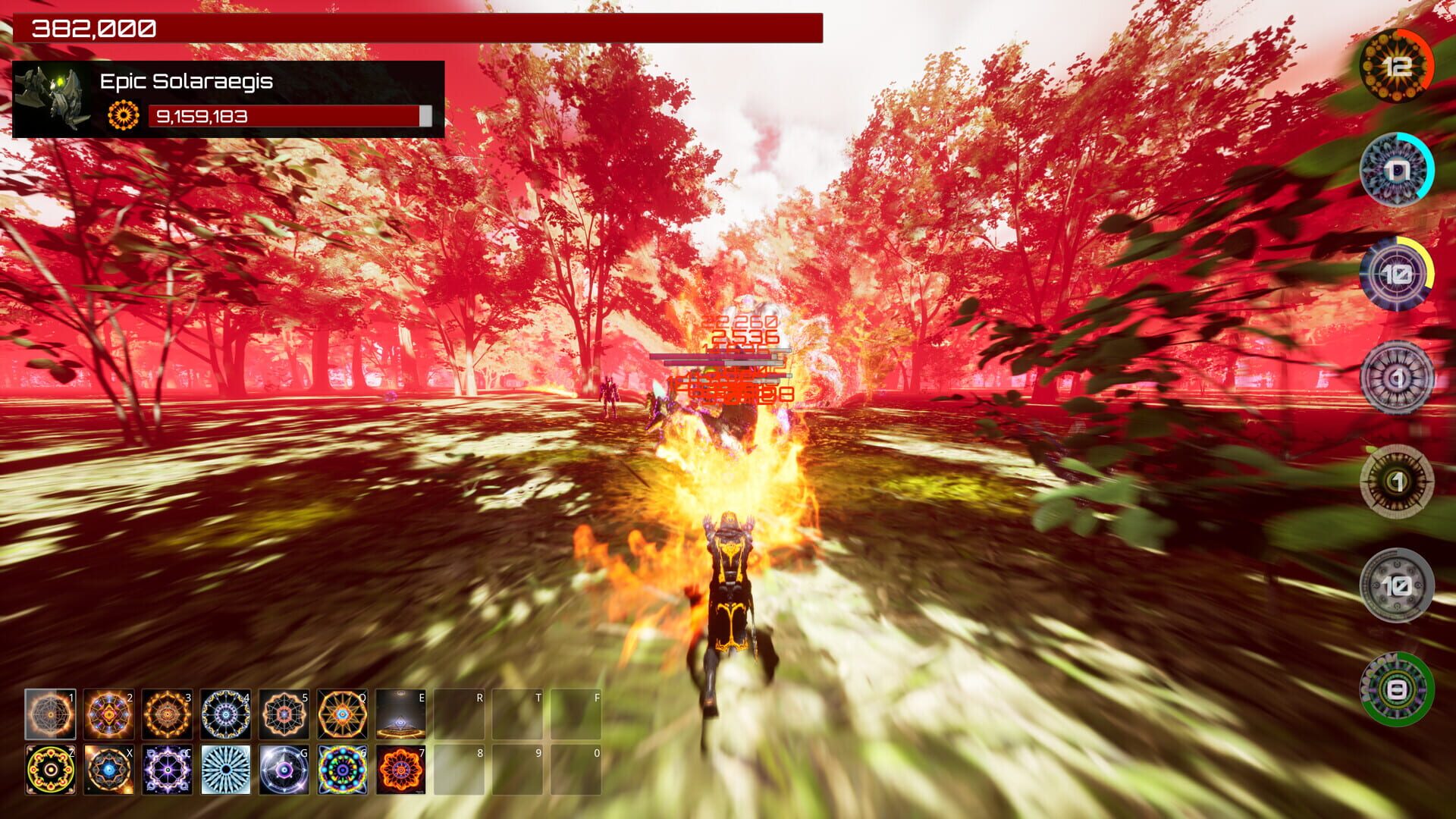Cast the rainbow mandala skill in slot 6

[x=342, y=770]
